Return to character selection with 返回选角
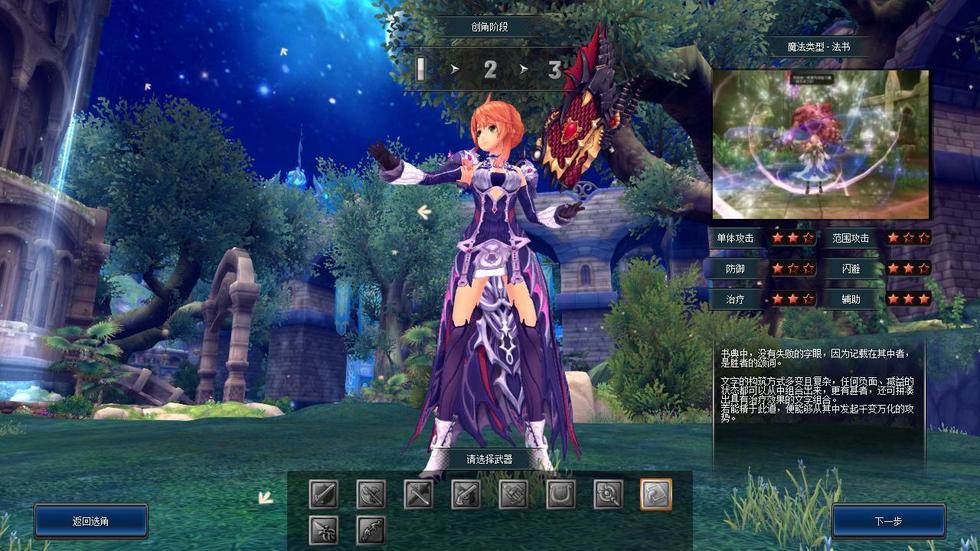 (91, 521)
